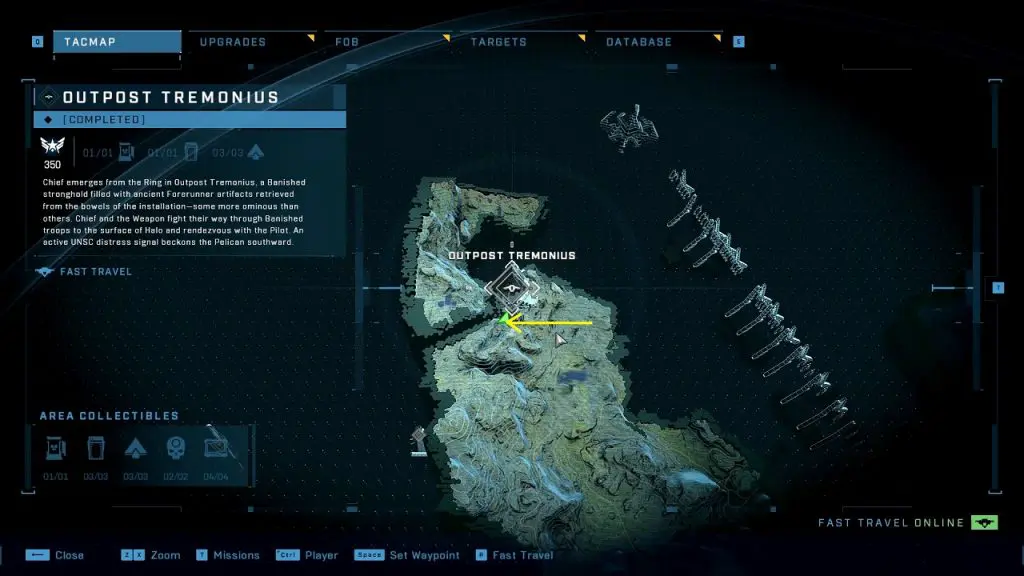1024x576 pixels.
Task: Switch to the TACMAP tab
Action: [x=116, y=42]
